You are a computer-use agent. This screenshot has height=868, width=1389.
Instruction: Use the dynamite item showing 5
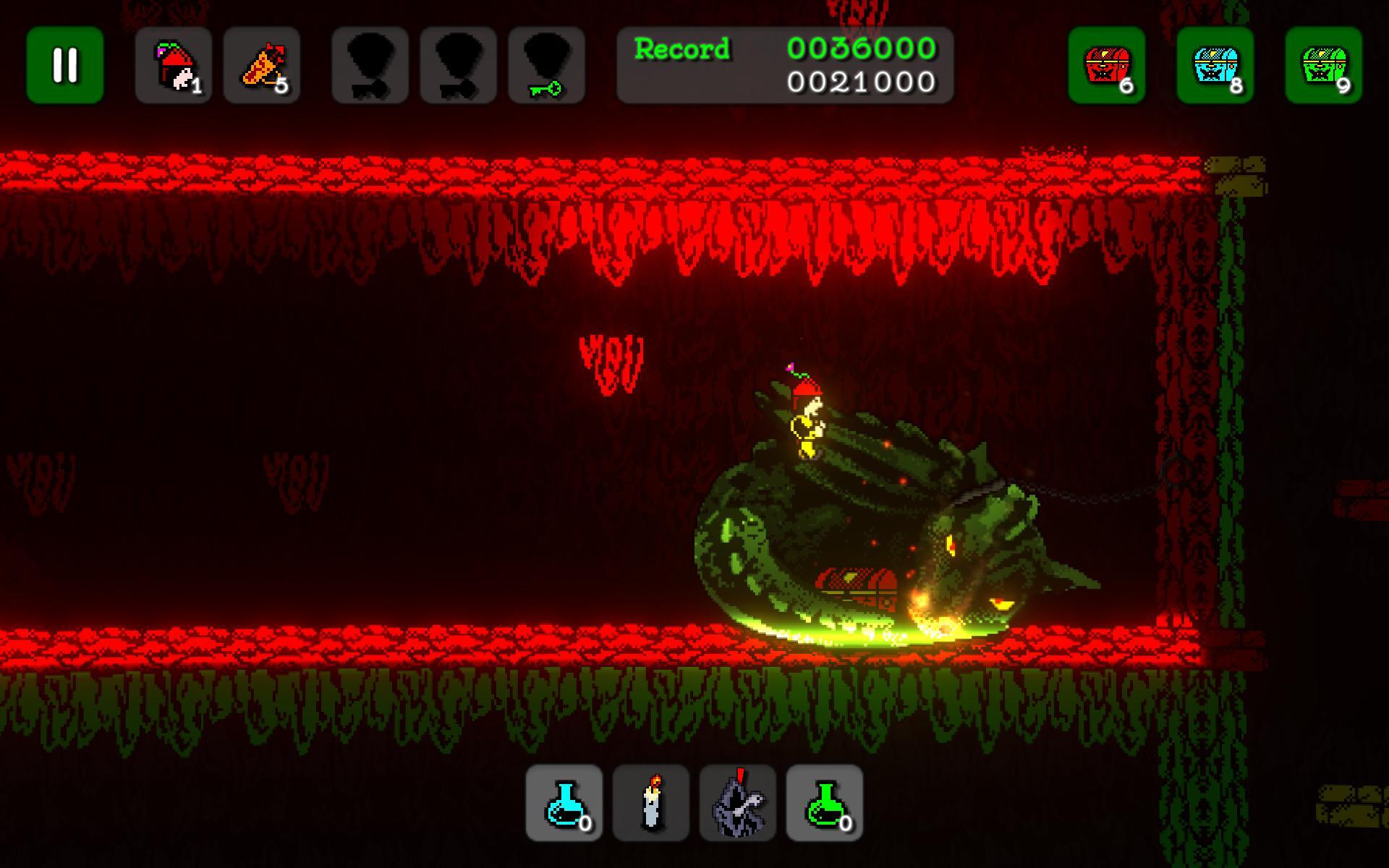point(263,65)
